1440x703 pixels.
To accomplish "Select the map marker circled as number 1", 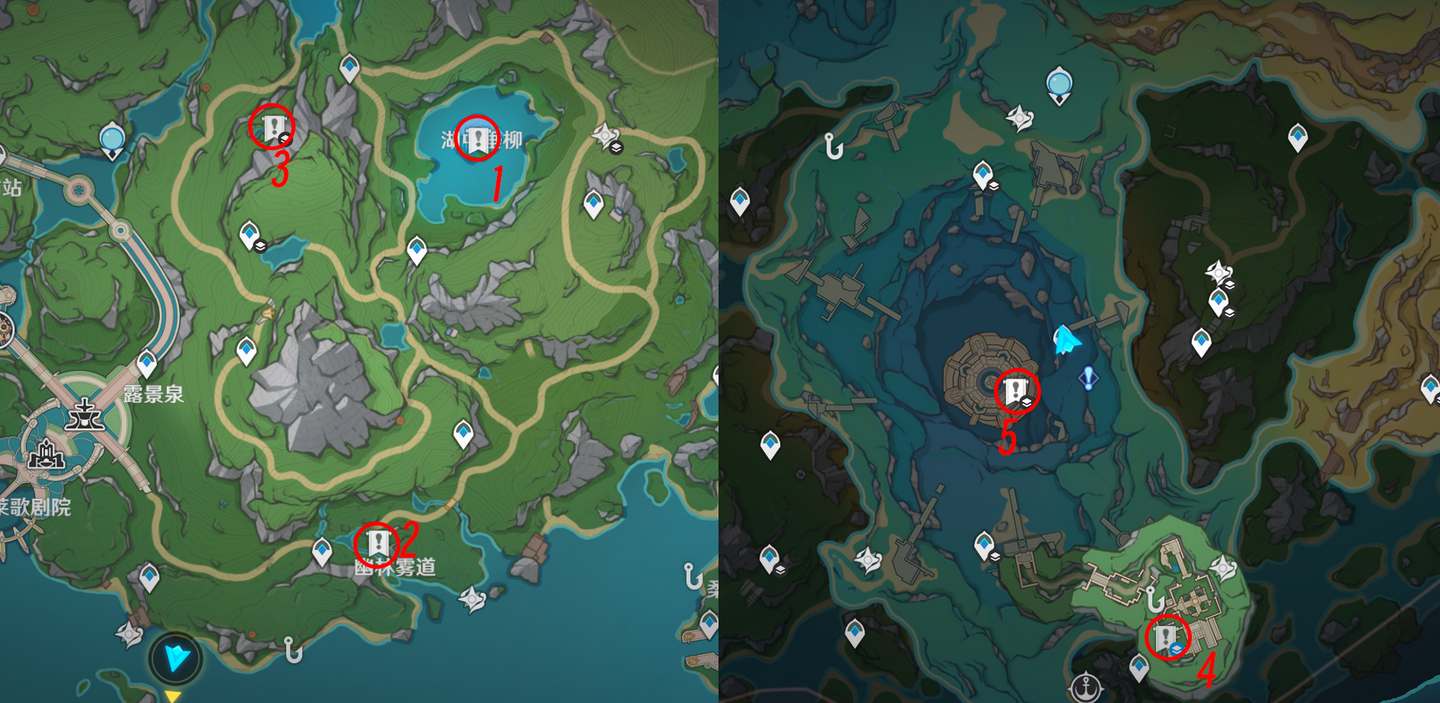I will point(477,138).
